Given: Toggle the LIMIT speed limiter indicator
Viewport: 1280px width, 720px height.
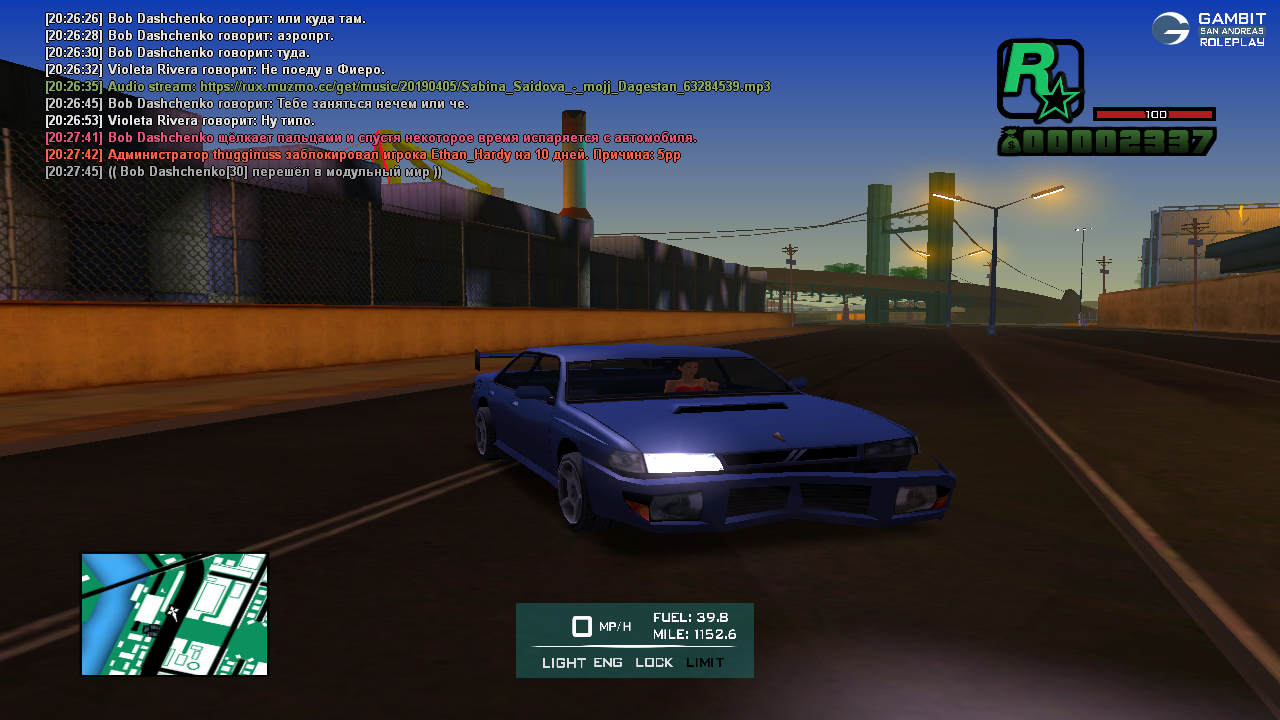Looking at the screenshot, I should (x=705, y=663).
